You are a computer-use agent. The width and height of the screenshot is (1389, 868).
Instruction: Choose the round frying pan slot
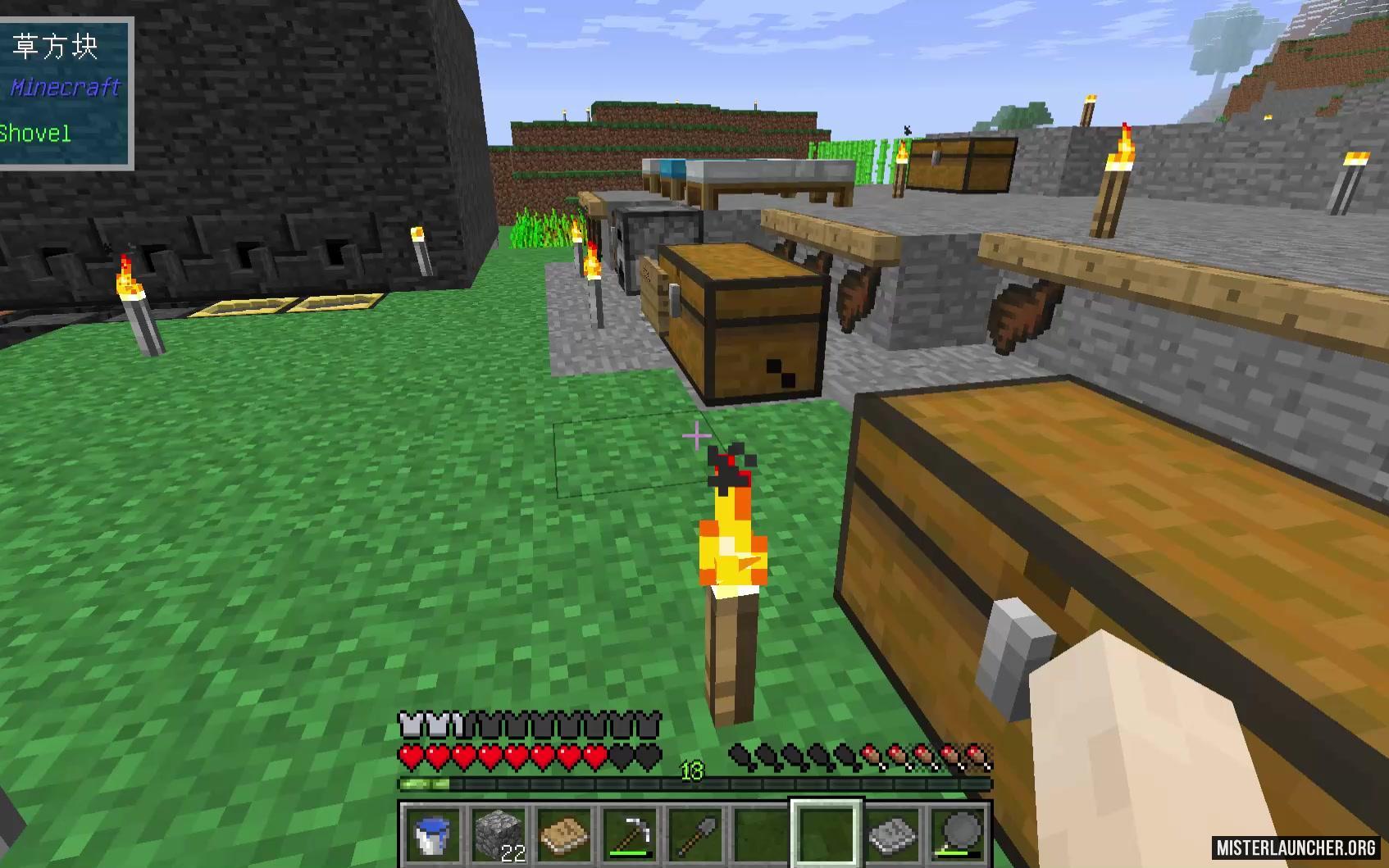(x=958, y=833)
